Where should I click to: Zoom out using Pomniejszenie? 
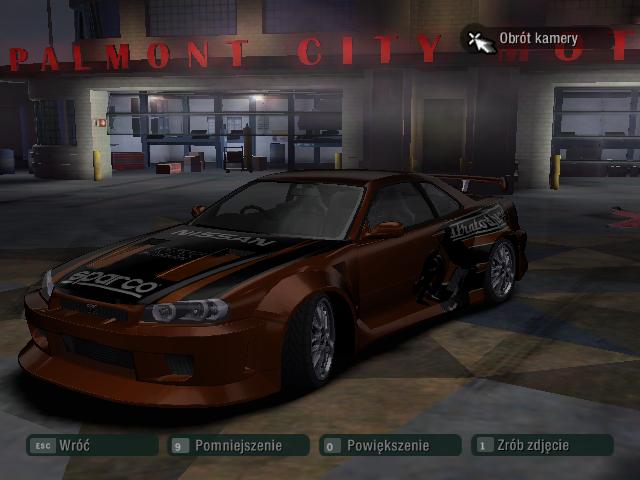point(238,445)
